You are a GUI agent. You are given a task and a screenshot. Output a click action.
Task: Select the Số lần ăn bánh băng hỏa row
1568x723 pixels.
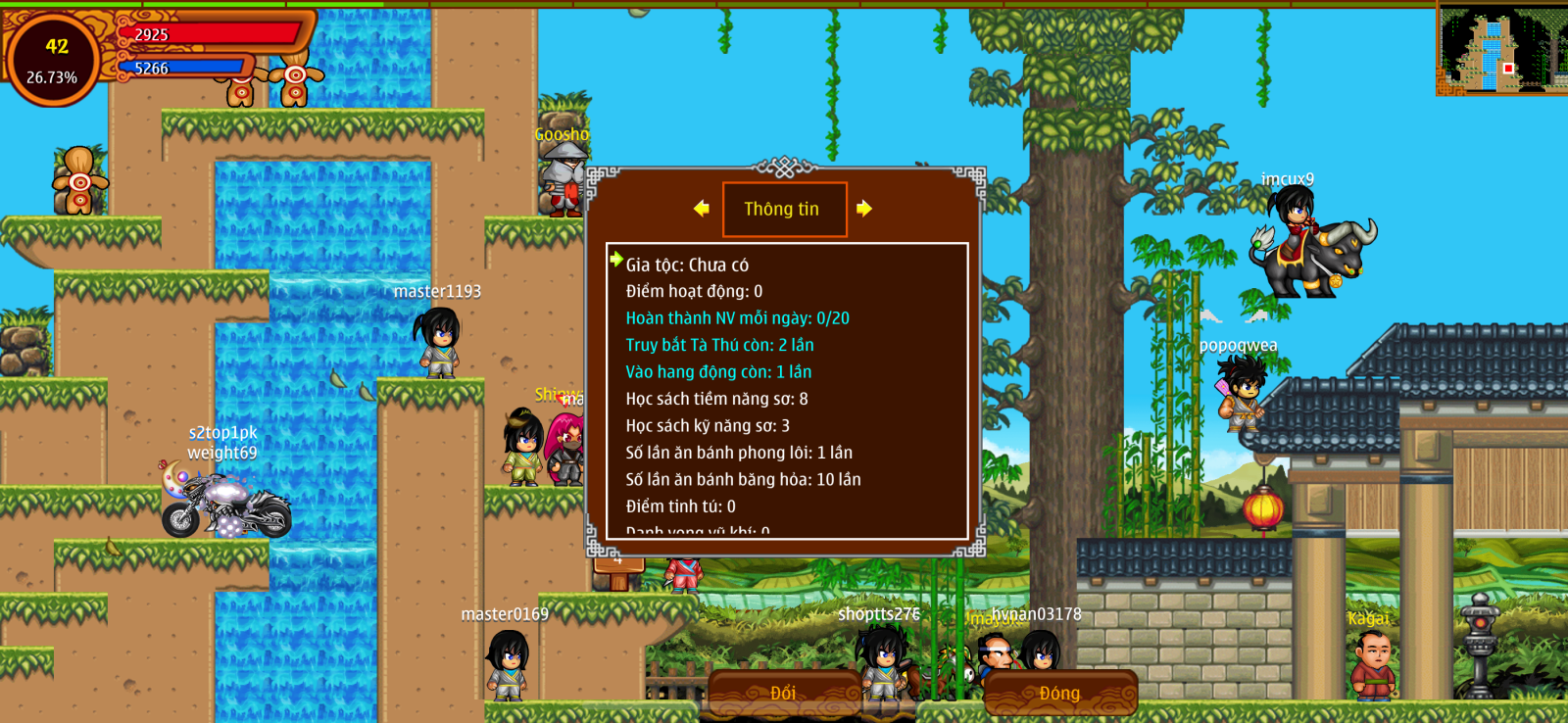tap(743, 479)
